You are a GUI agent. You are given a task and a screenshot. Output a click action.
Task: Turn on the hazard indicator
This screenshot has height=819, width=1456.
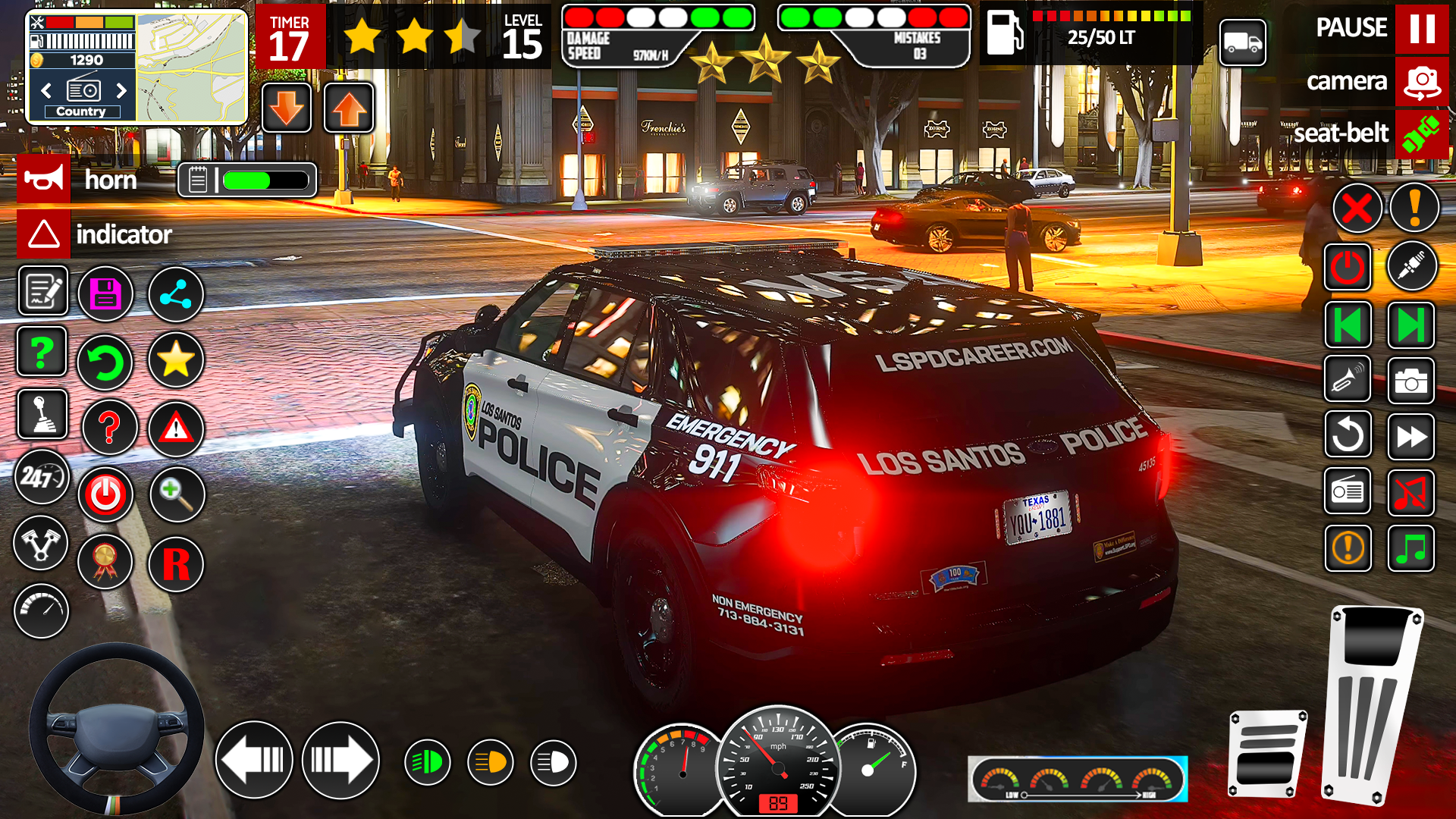click(x=44, y=234)
